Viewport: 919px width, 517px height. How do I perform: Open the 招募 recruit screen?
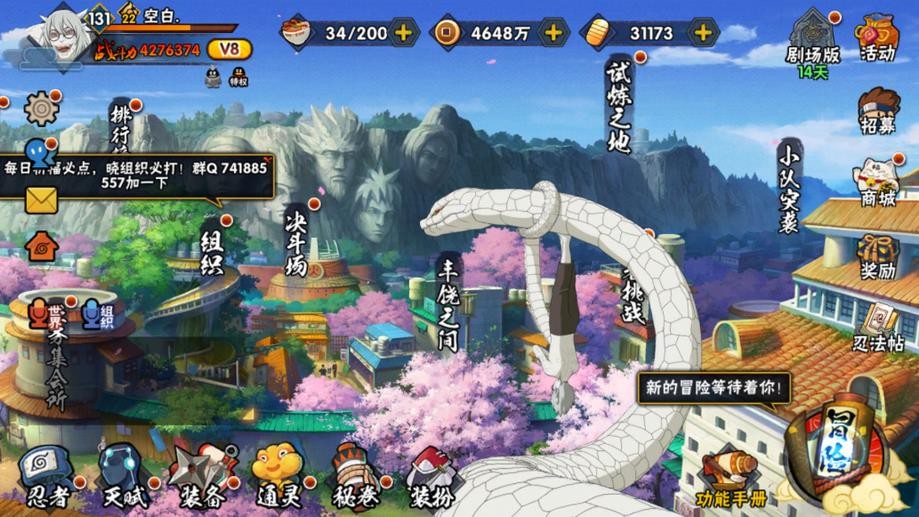877,110
